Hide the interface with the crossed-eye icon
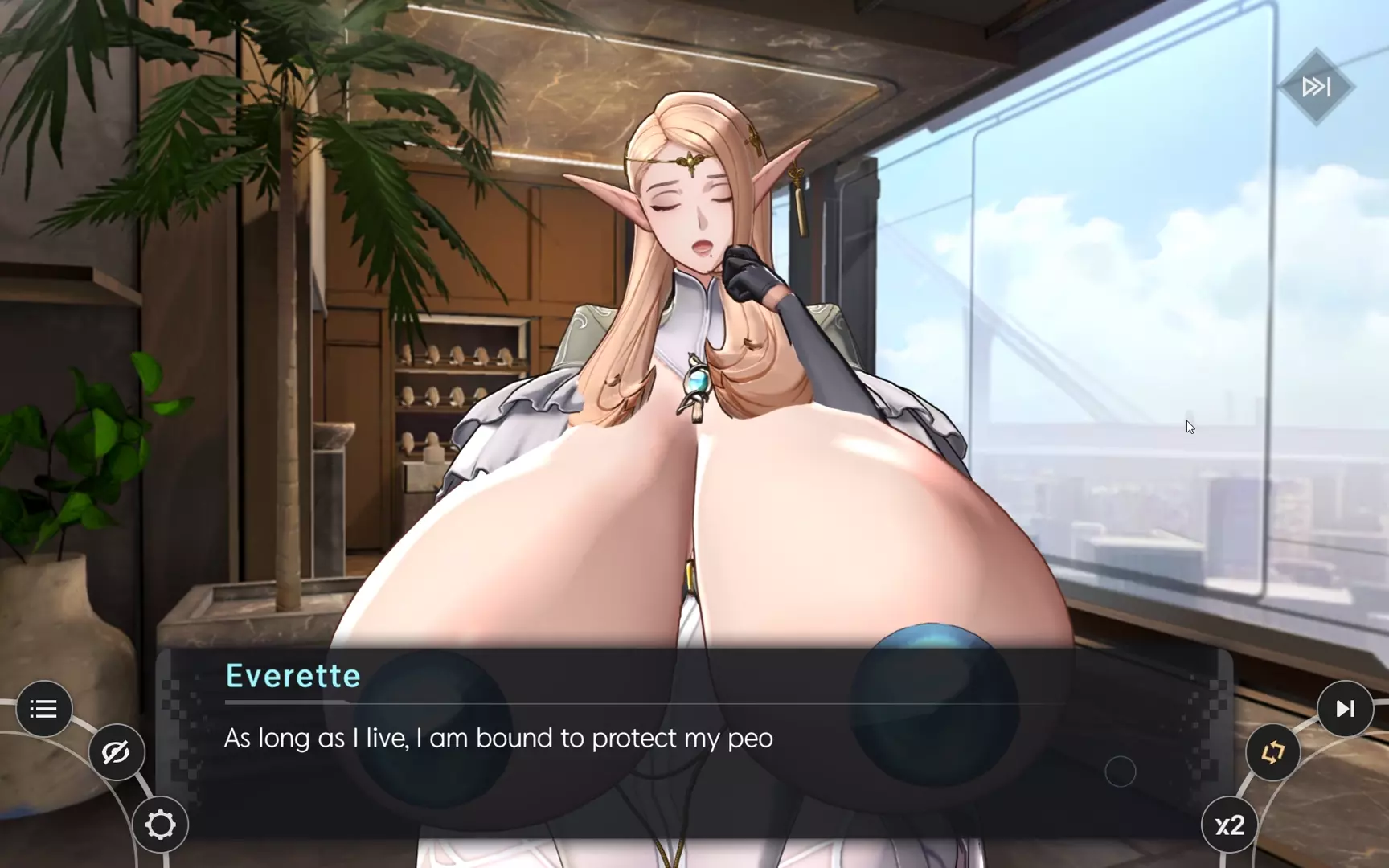The width and height of the screenshot is (1389, 868). (x=116, y=752)
